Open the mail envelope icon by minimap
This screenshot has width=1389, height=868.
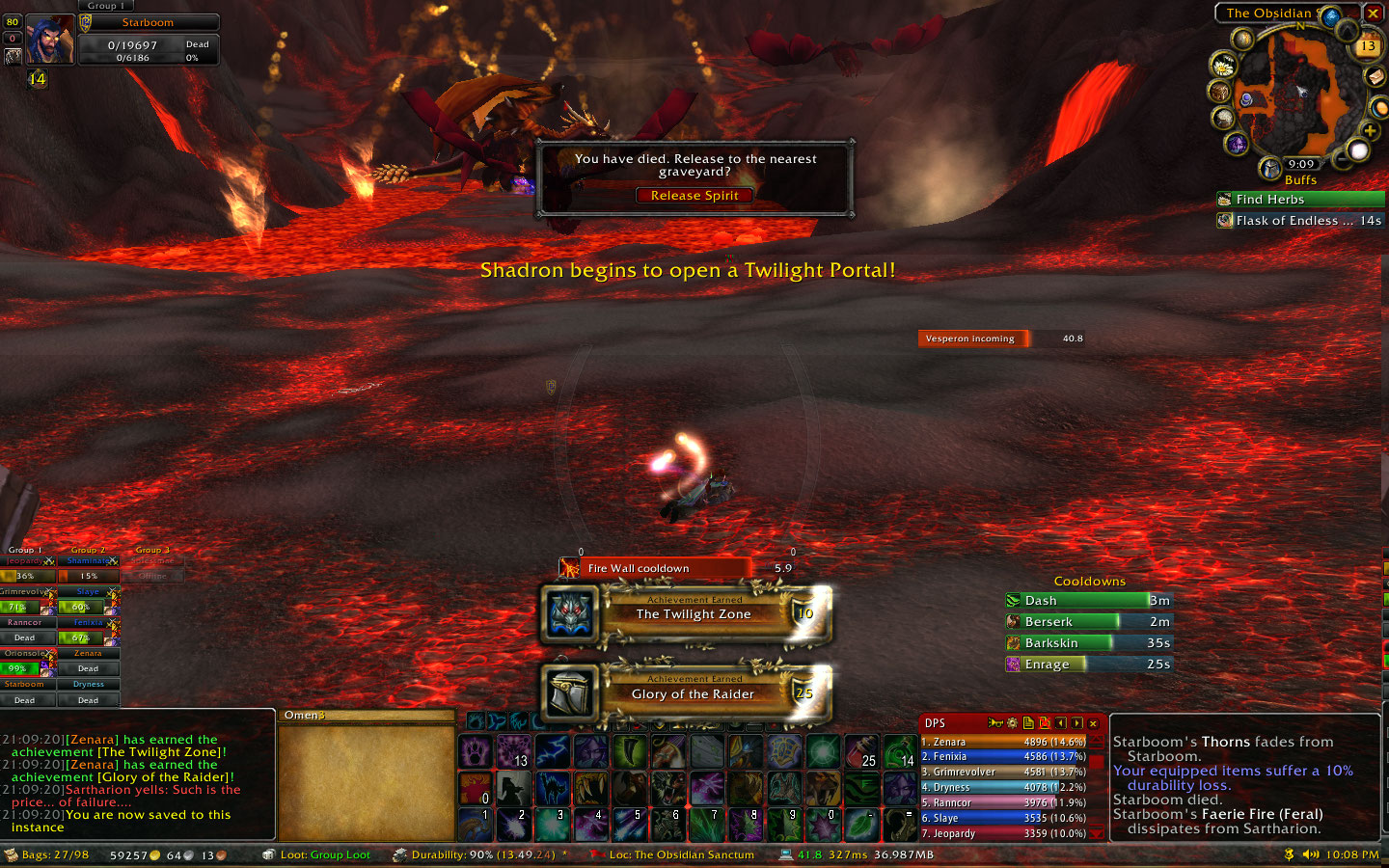click(1375, 76)
